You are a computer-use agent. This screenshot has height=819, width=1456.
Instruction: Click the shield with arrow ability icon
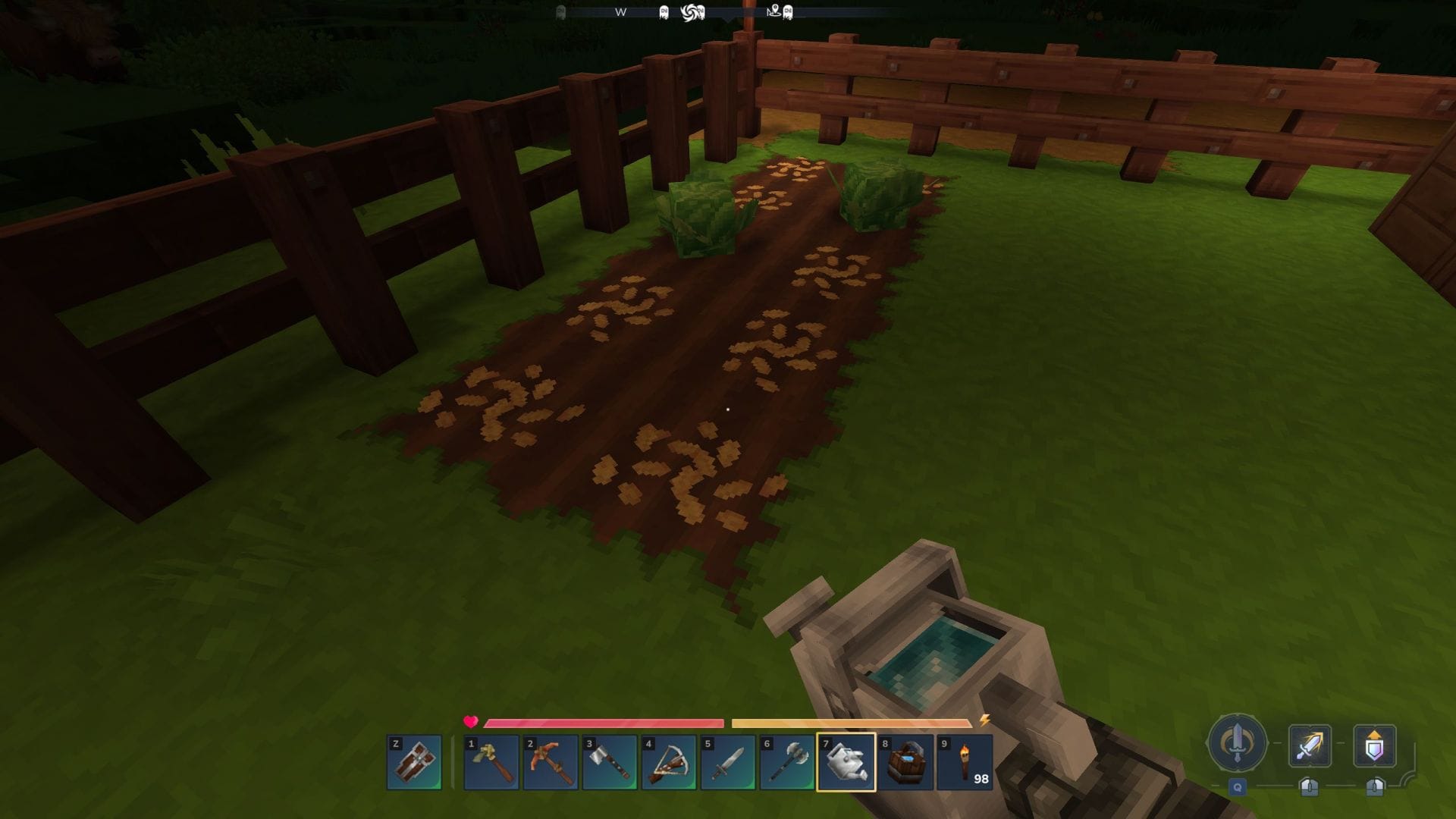pos(1374,745)
